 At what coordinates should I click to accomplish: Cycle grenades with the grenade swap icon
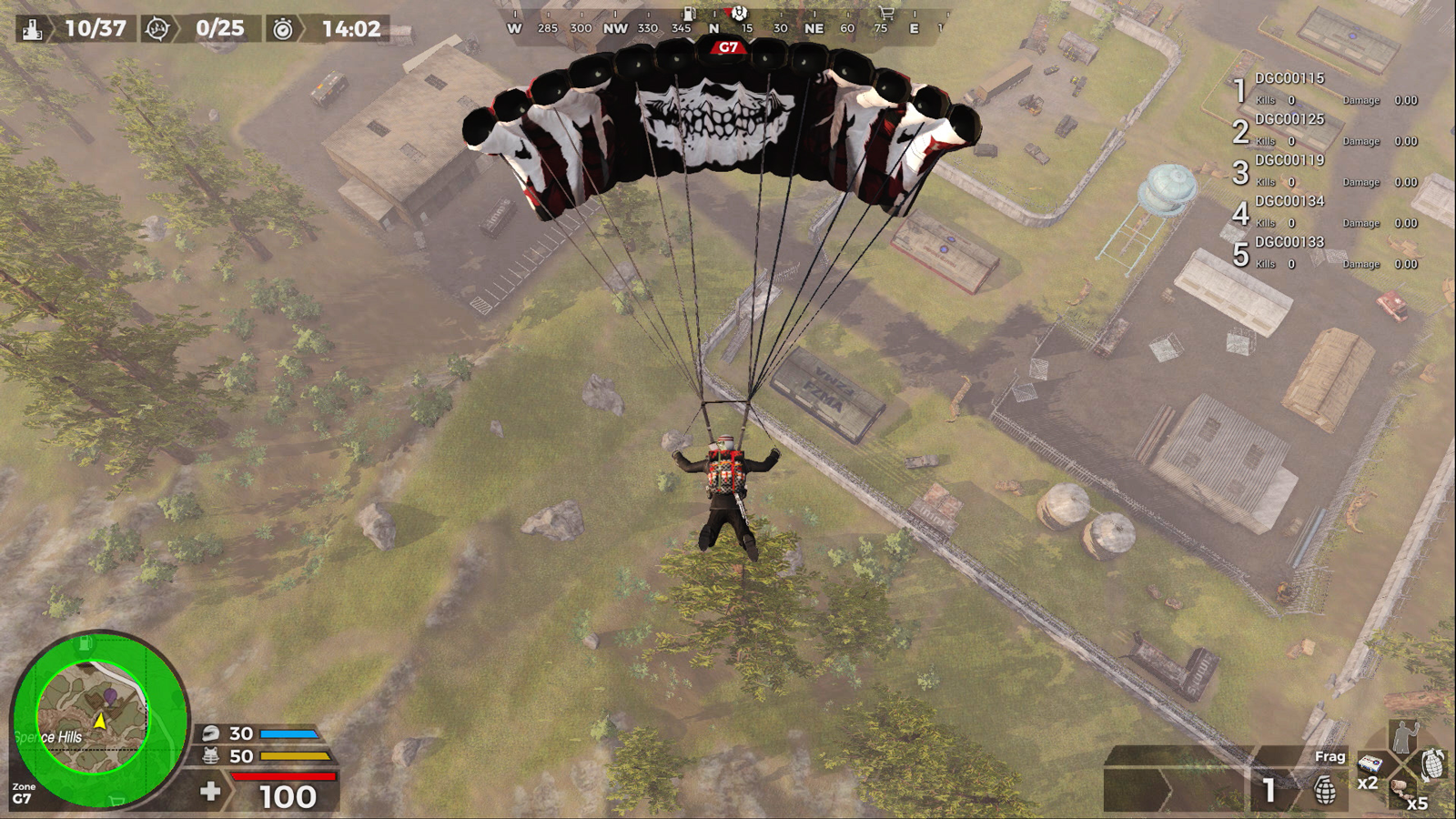pos(1432,763)
